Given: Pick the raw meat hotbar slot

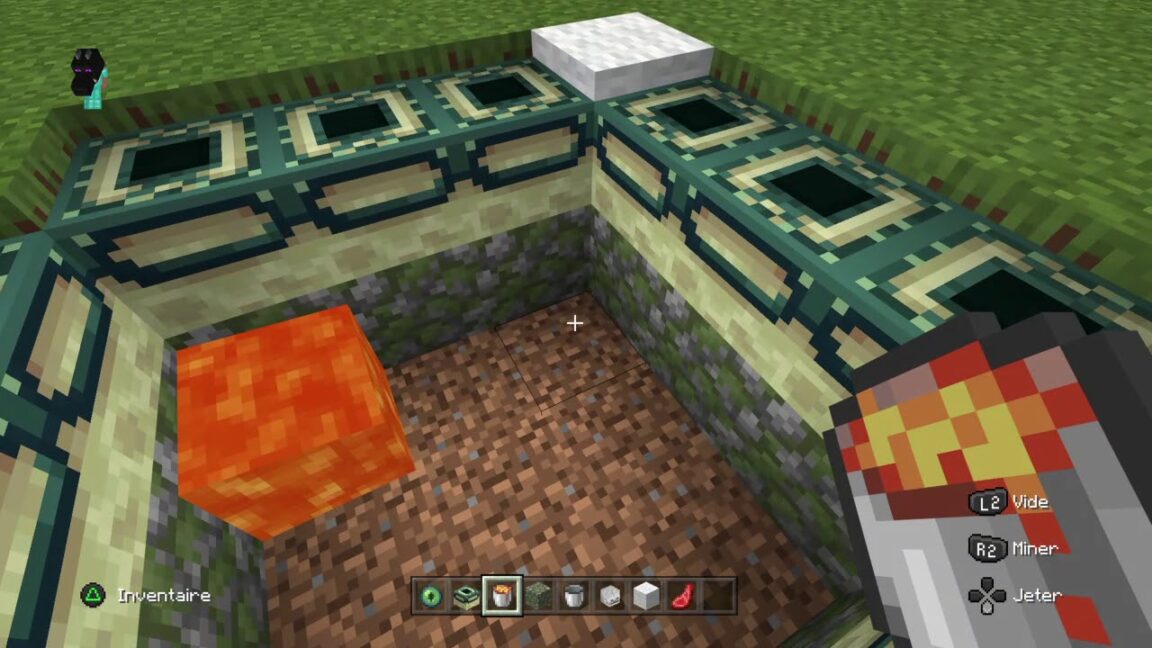Looking at the screenshot, I should pyautogui.click(x=682, y=596).
